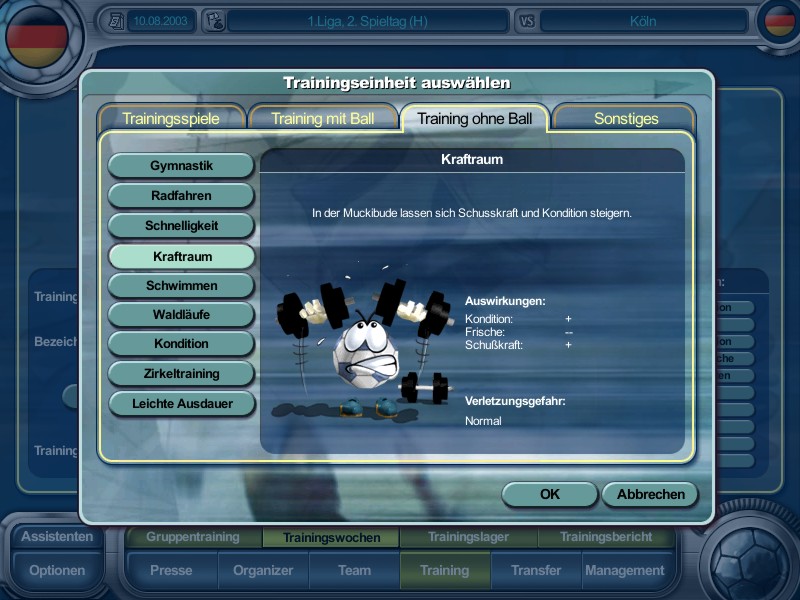
Task: Choose Zirkeltraining from the list
Action: (x=181, y=373)
